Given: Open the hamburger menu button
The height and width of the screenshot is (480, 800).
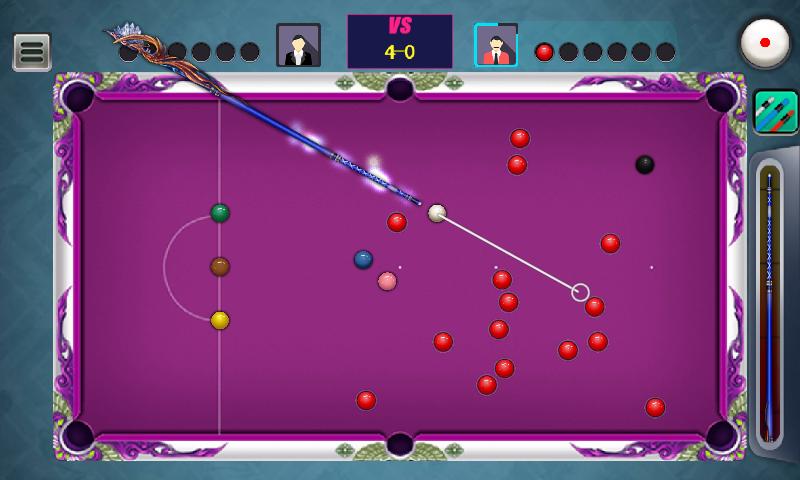Looking at the screenshot, I should [32, 52].
